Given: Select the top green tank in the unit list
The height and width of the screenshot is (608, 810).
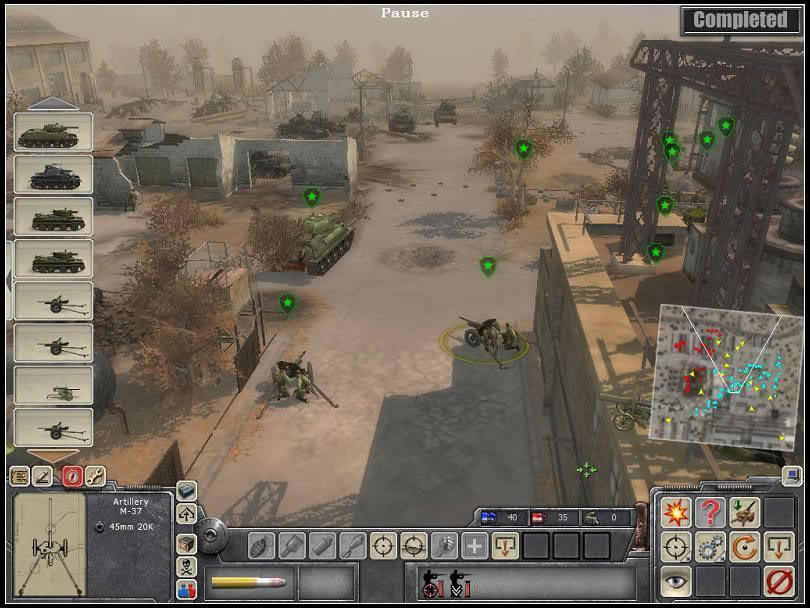Looking at the screenshot, I should coord(53,132).
